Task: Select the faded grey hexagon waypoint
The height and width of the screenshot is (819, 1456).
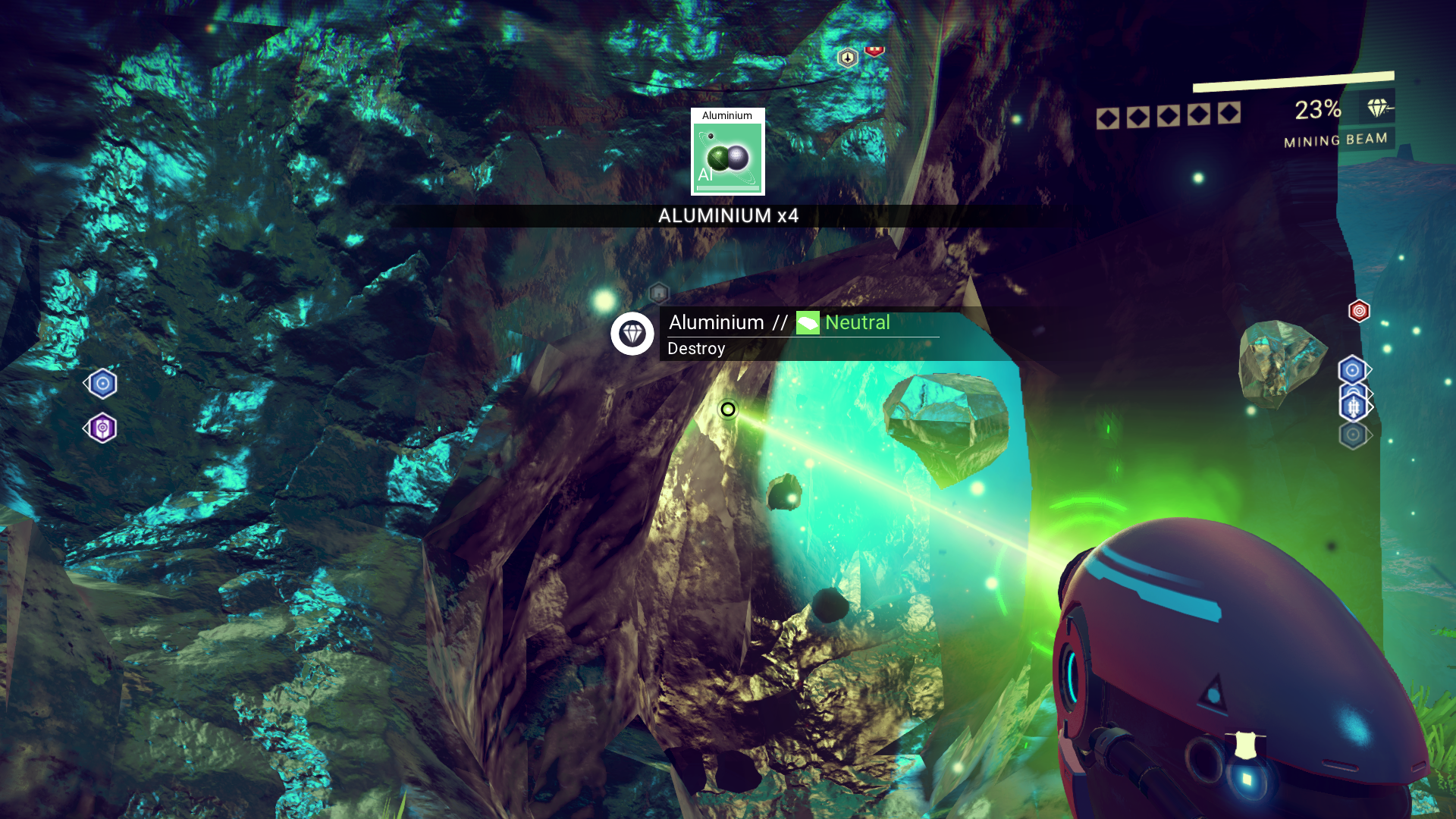Action: point(1353,435)
